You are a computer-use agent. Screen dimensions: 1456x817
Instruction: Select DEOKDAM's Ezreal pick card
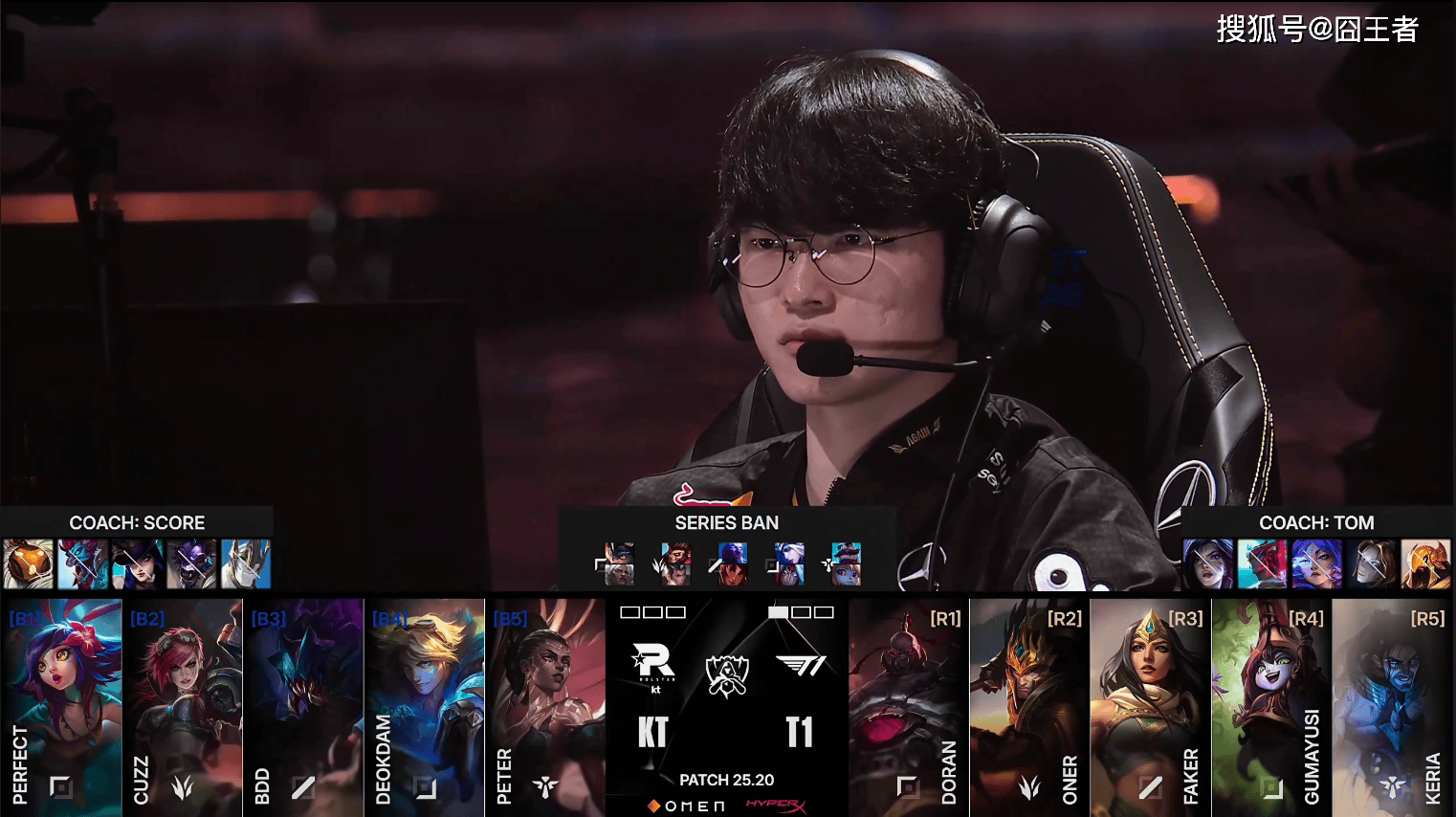click(x=425, y=706)
